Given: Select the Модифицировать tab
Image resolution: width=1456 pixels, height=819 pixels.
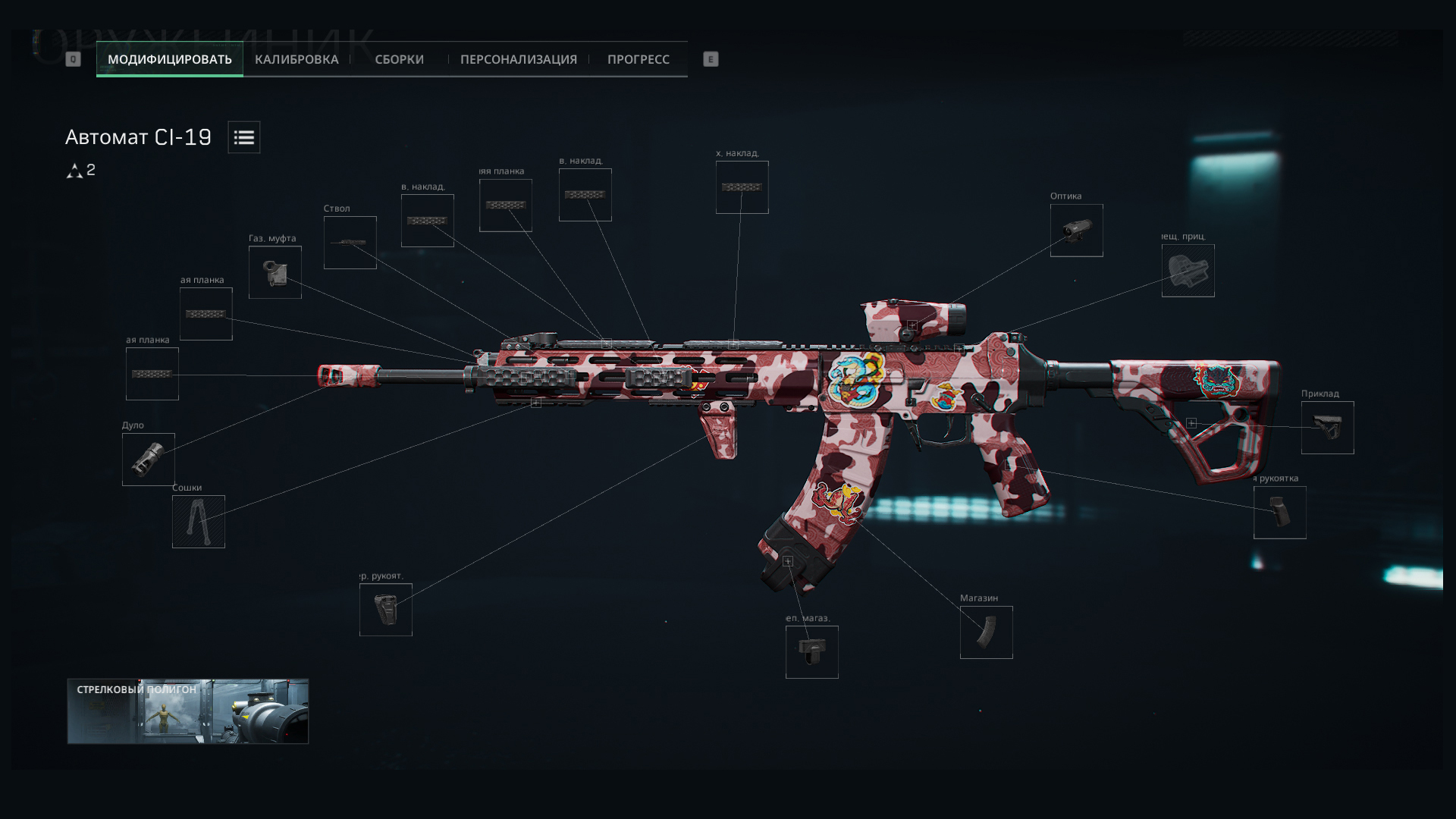Looking at the screenshot, I should (x=170, y=59).
